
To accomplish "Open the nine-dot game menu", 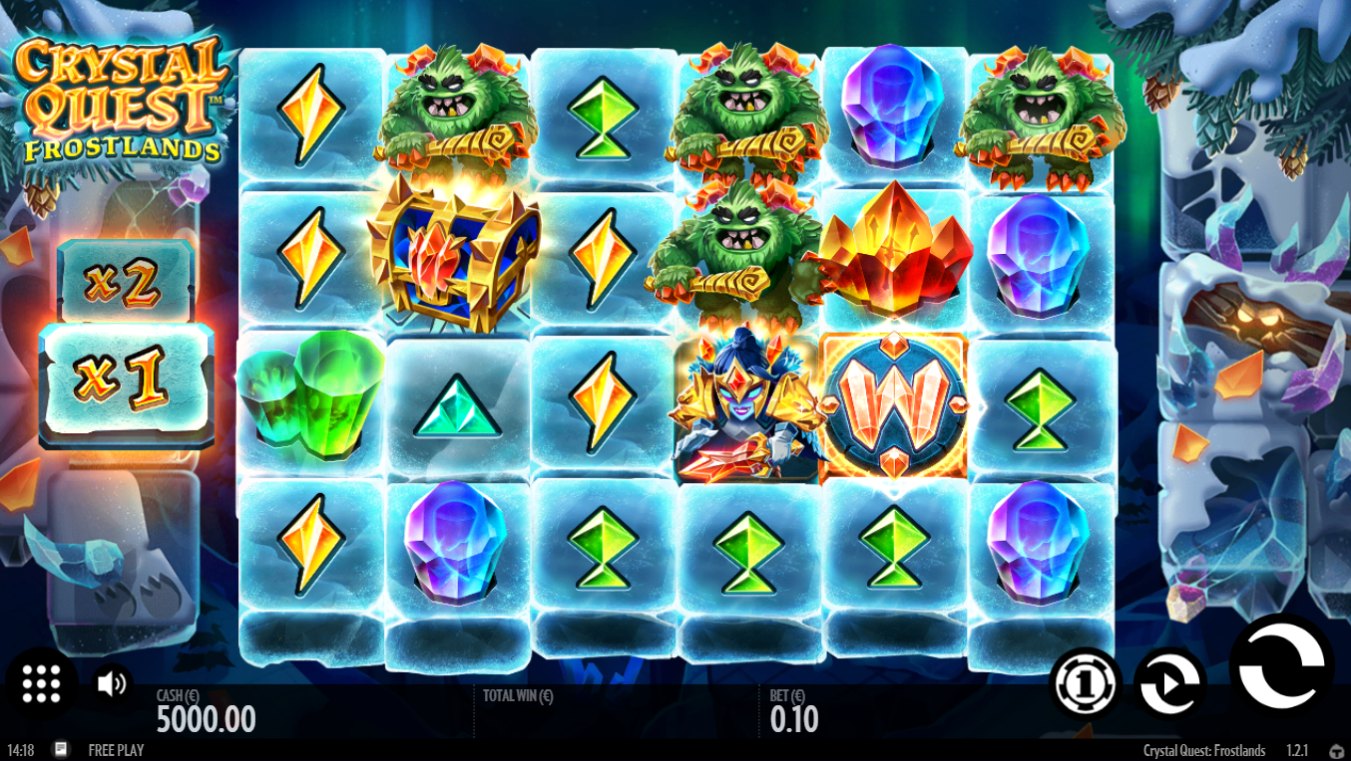I will tap(41, 683).
